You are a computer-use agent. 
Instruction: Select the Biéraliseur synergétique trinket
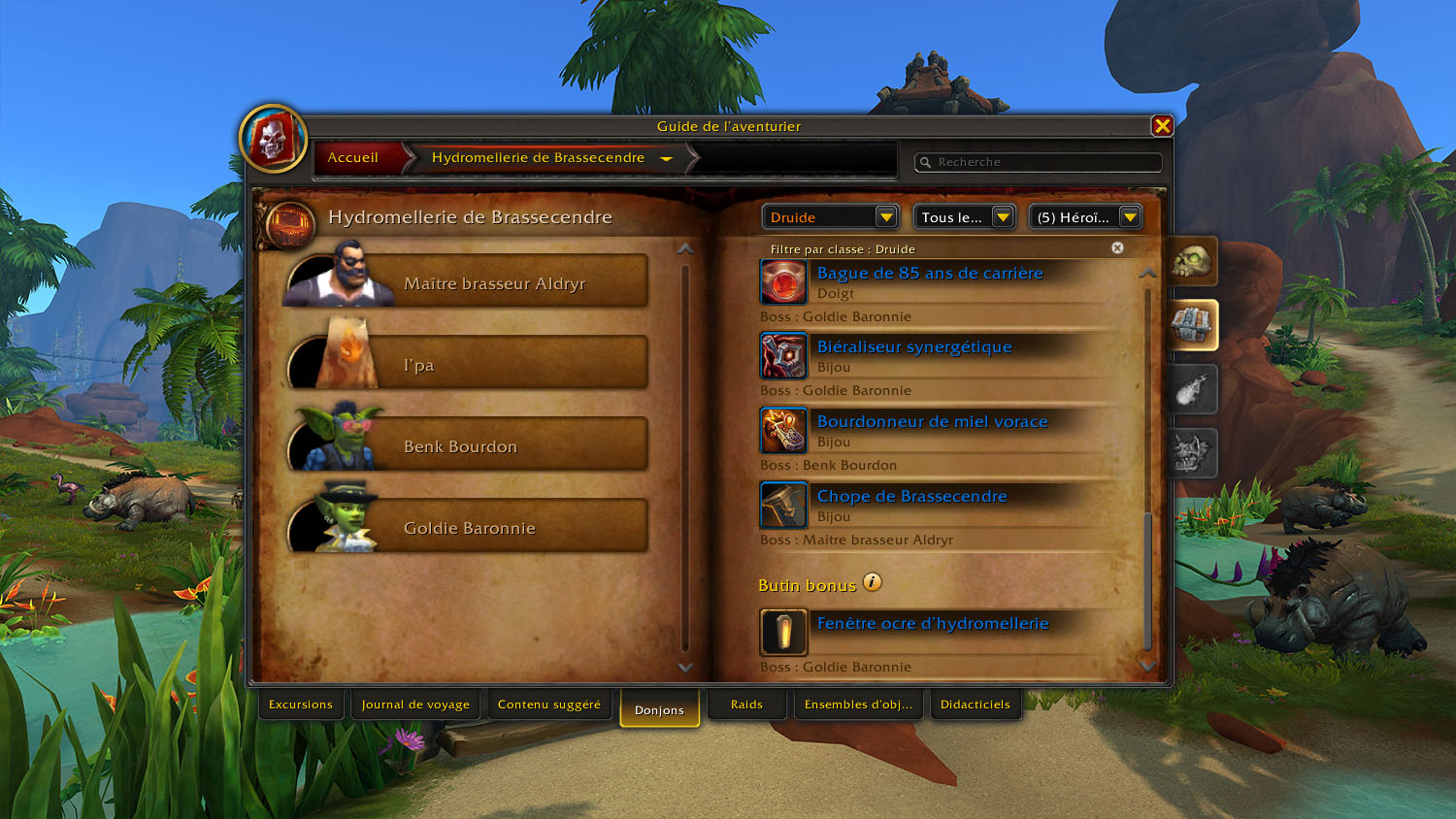[913, 347]
